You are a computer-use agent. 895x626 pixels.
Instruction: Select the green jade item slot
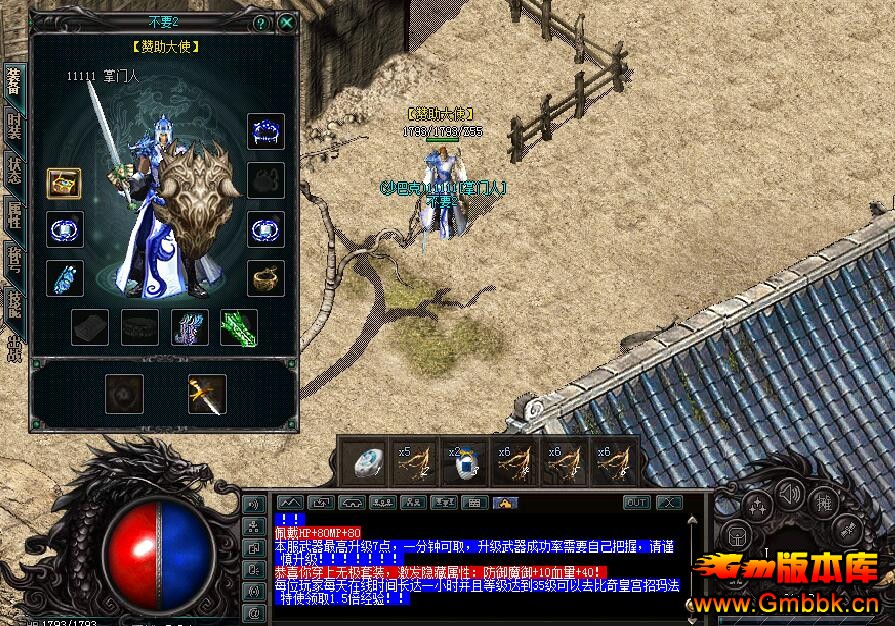[x=239, y=327]
